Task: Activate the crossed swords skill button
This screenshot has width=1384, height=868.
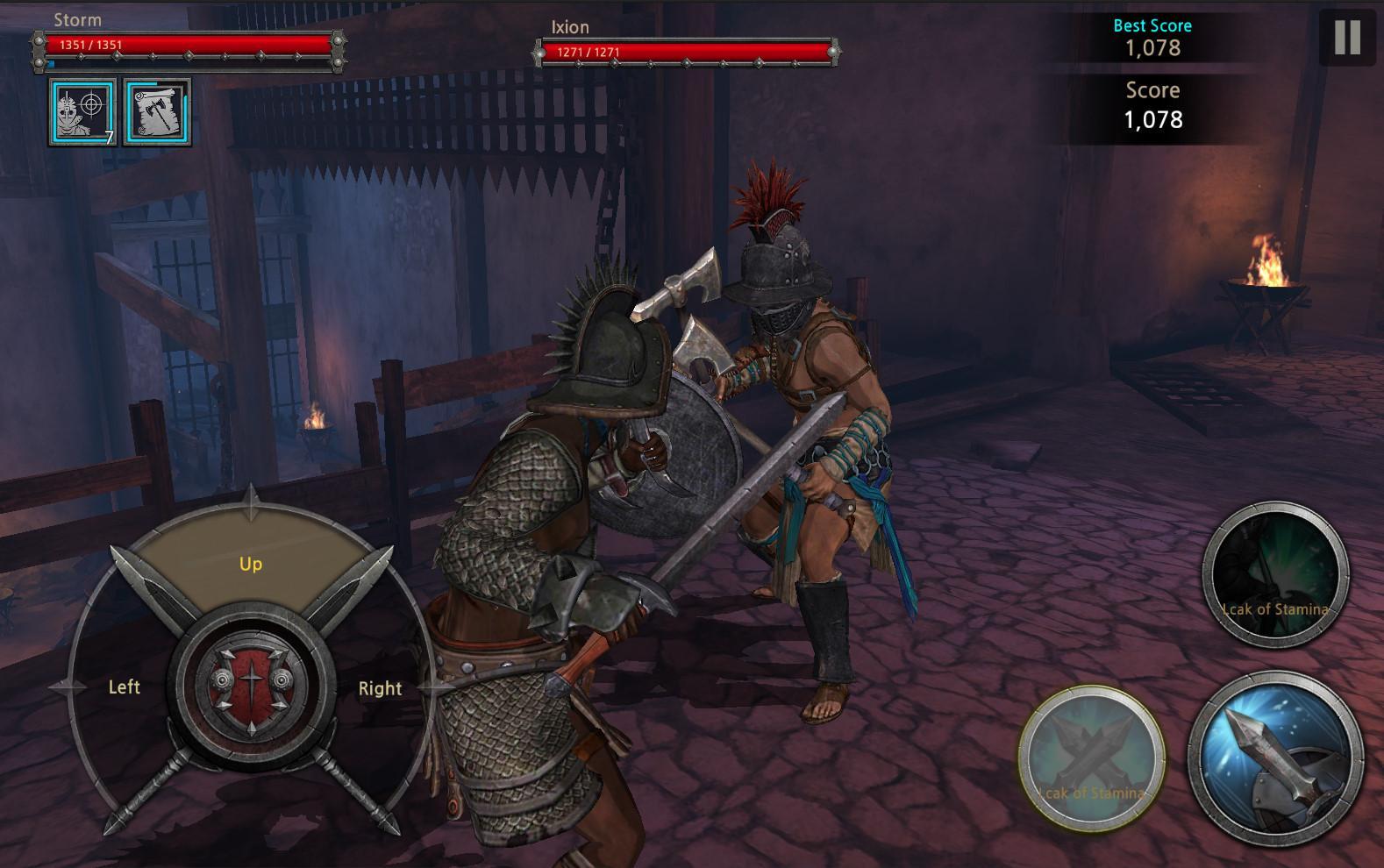Action: [1092, 758]
